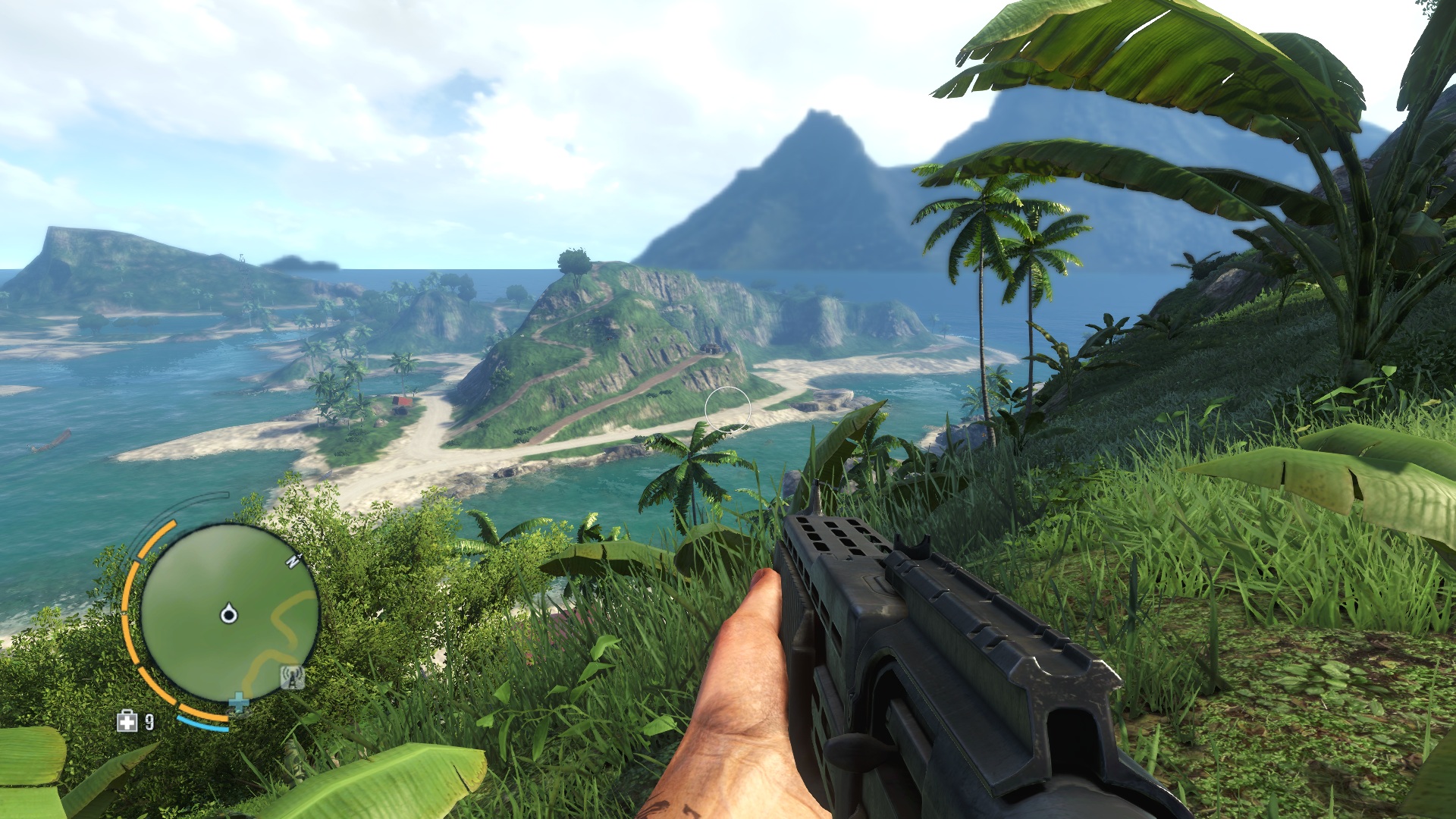Click the north compass indicator on minimap
This screenshot has width=1456, height=819.
coord(293,560)
